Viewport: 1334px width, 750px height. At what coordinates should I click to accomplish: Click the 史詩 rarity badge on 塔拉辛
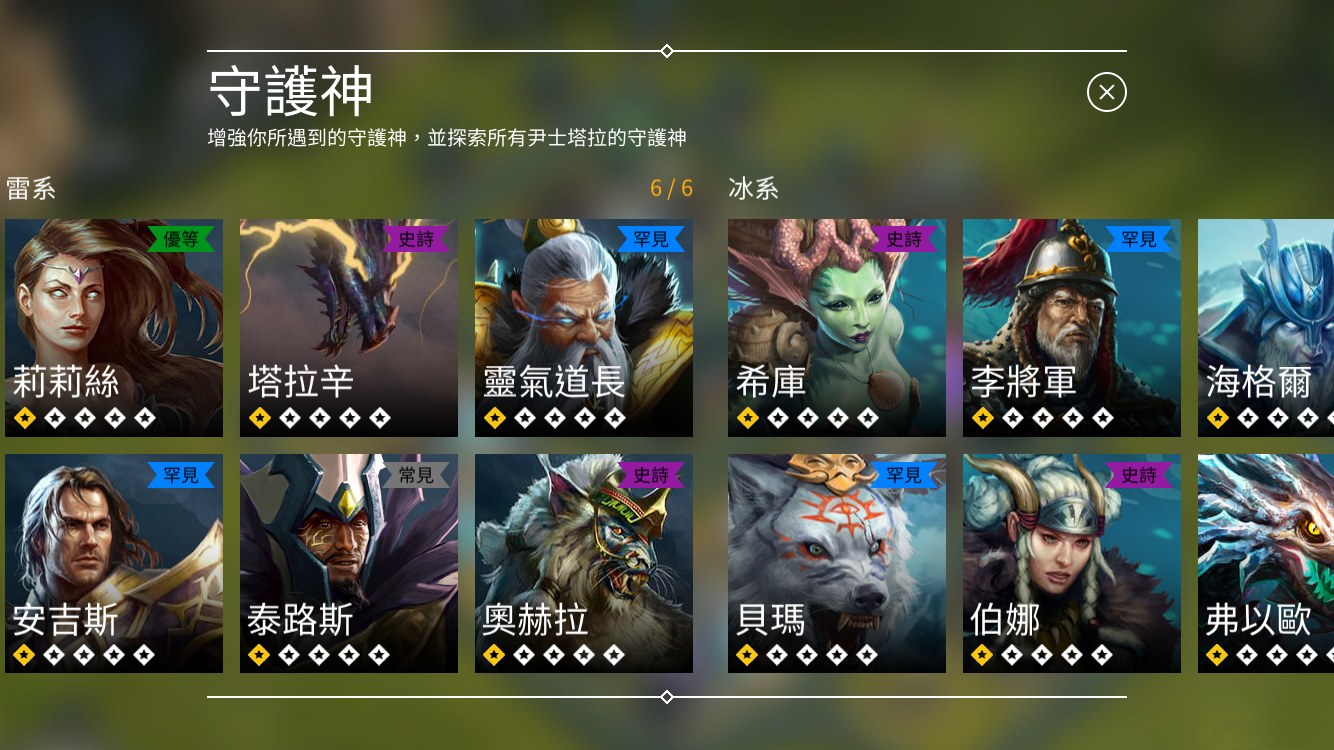tap(416, 239)
